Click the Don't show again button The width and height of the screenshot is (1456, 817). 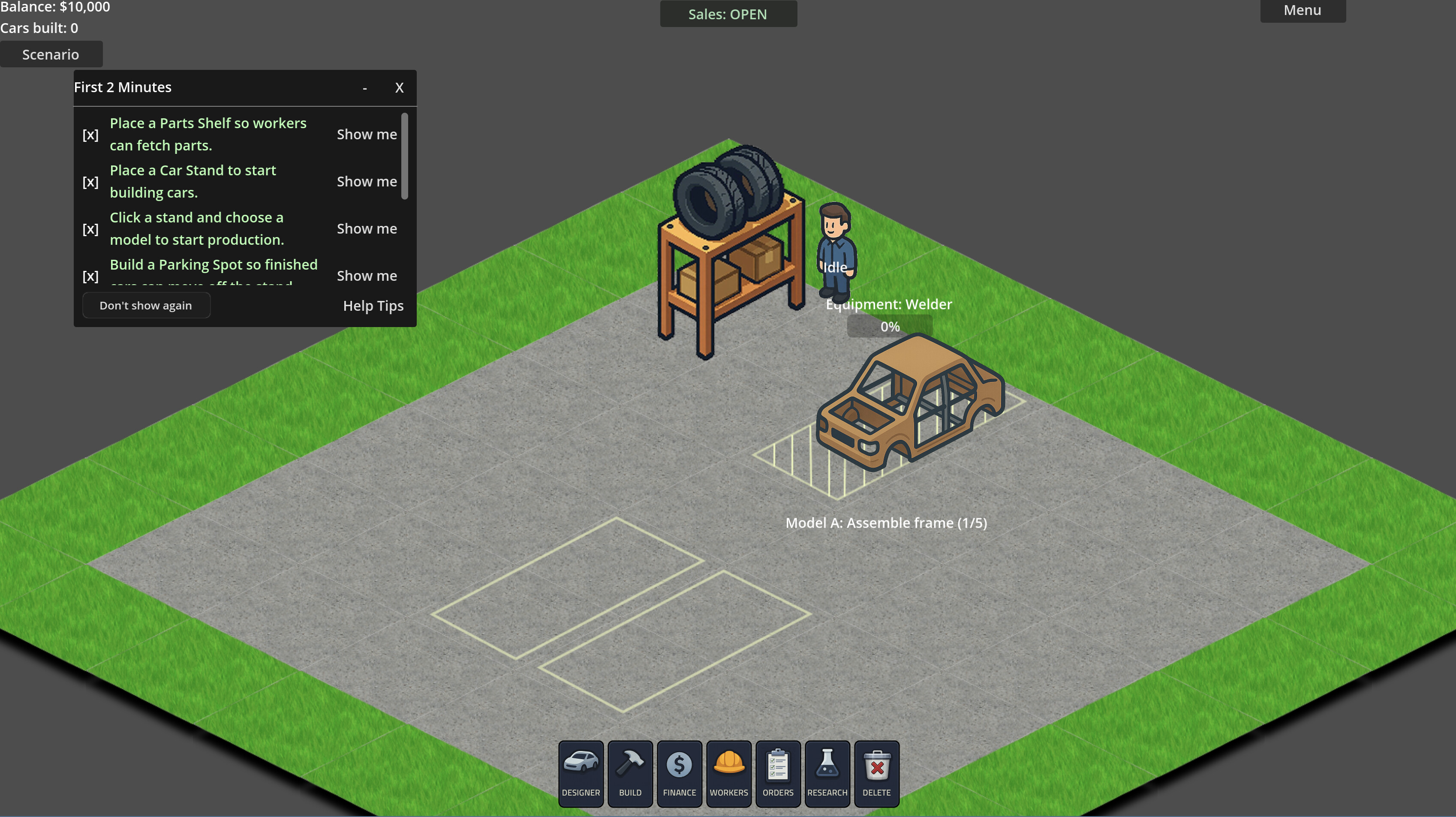tap(146, 305)
